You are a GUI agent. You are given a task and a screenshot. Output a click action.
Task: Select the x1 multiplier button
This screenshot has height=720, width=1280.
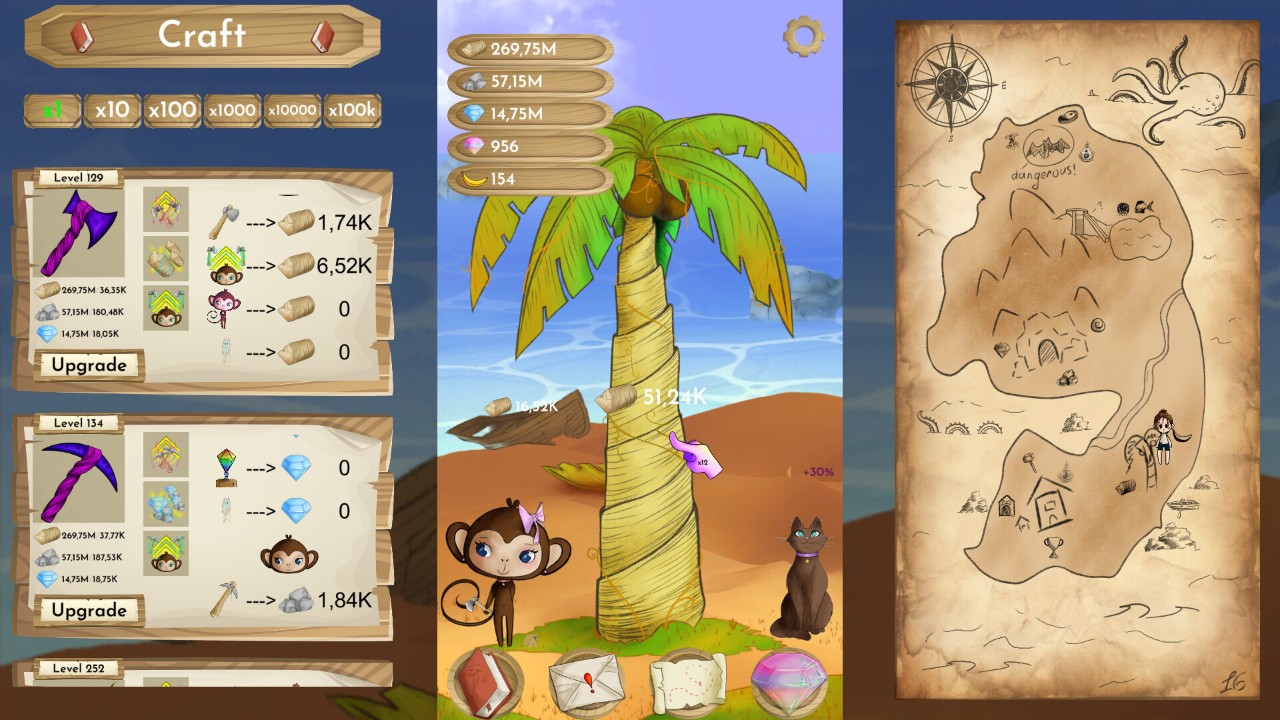[x=53, y=110]
